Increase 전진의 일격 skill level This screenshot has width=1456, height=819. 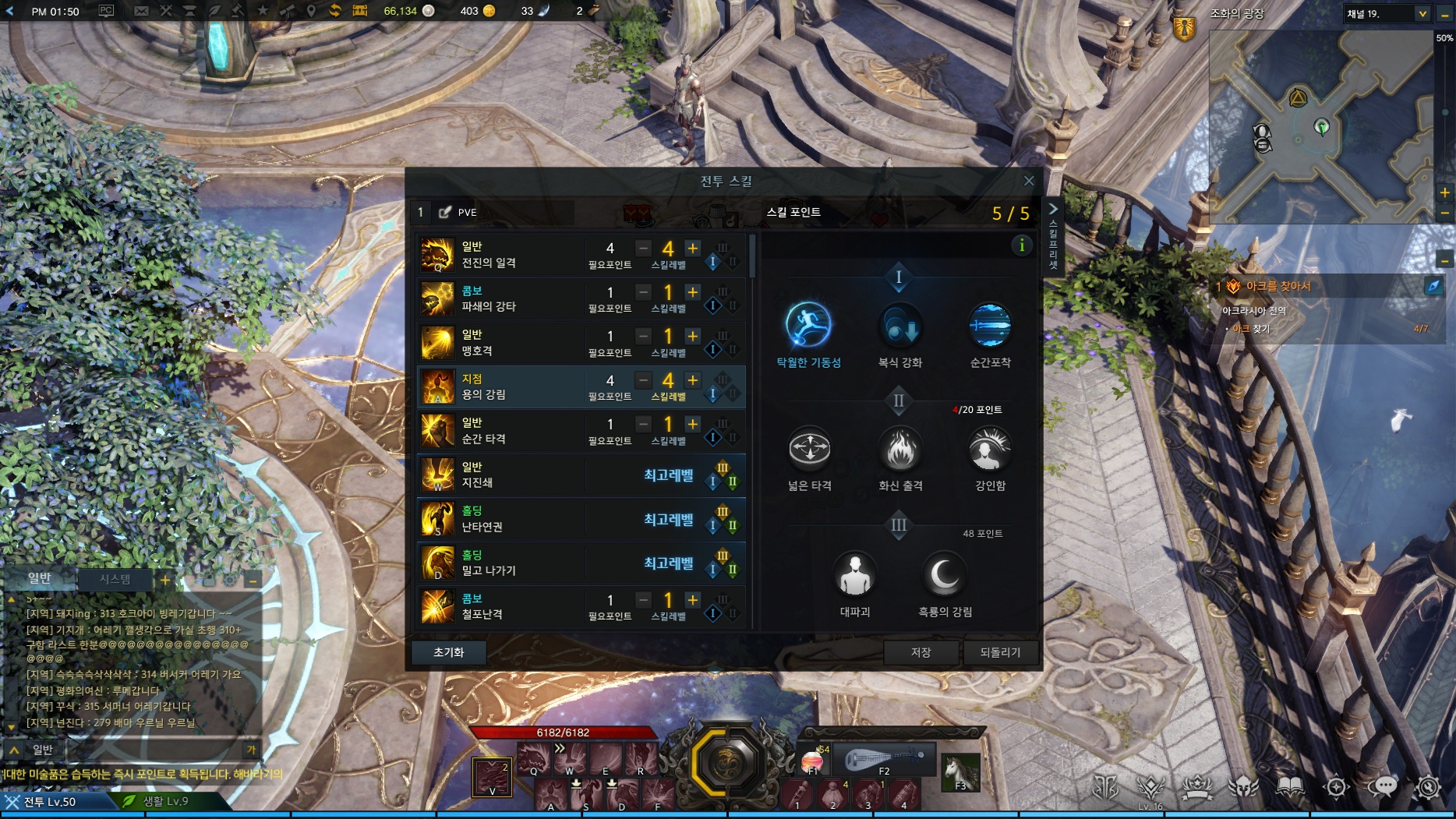692,248
